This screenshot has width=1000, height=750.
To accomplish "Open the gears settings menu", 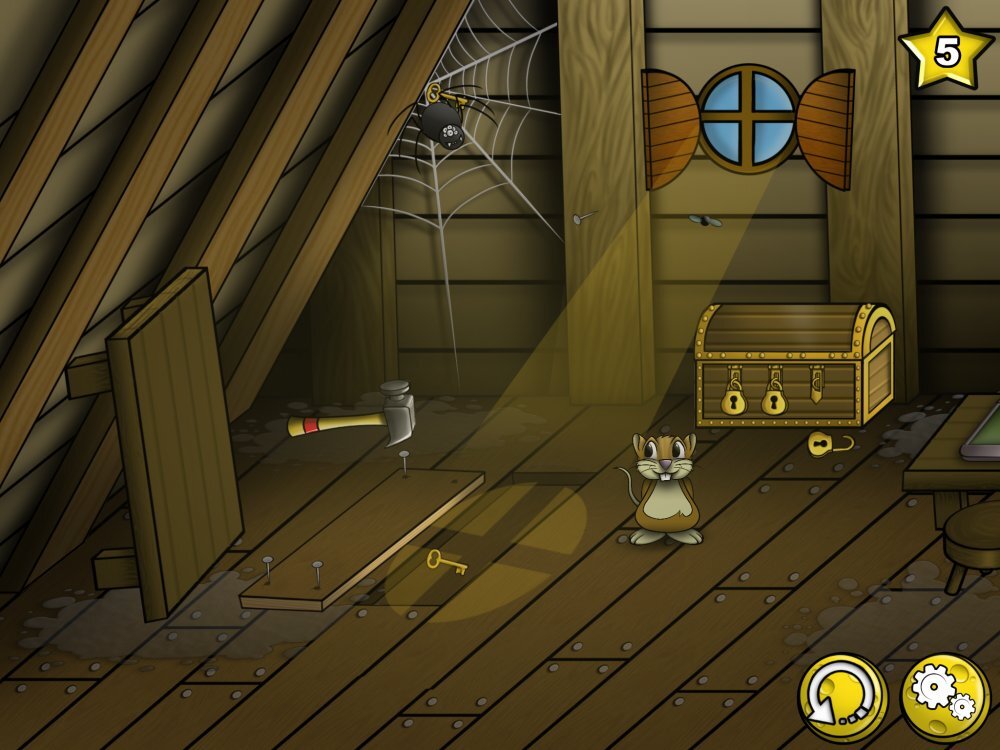I will pos(944,697).
